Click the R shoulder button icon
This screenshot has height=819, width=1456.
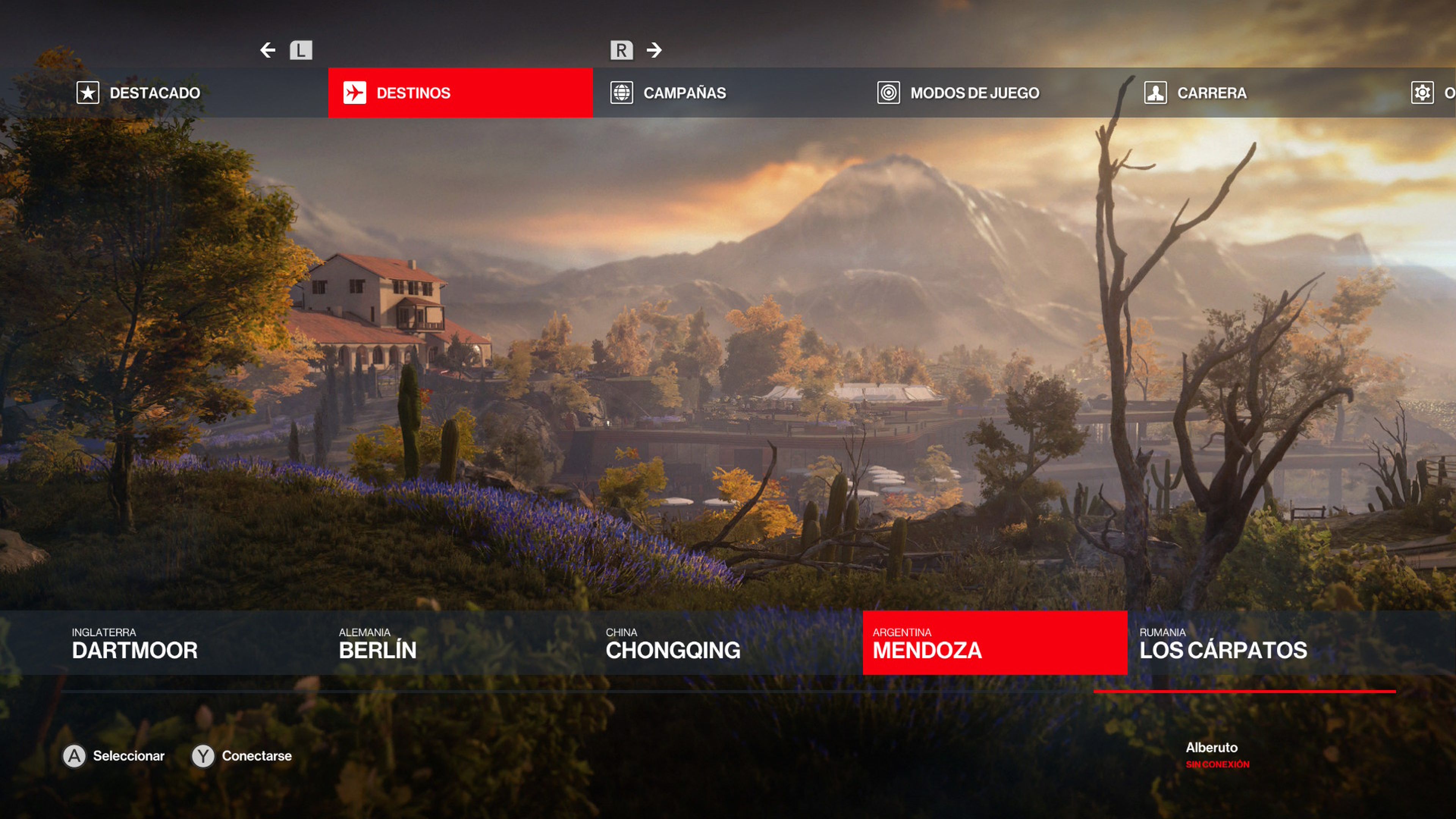(622, 50)
